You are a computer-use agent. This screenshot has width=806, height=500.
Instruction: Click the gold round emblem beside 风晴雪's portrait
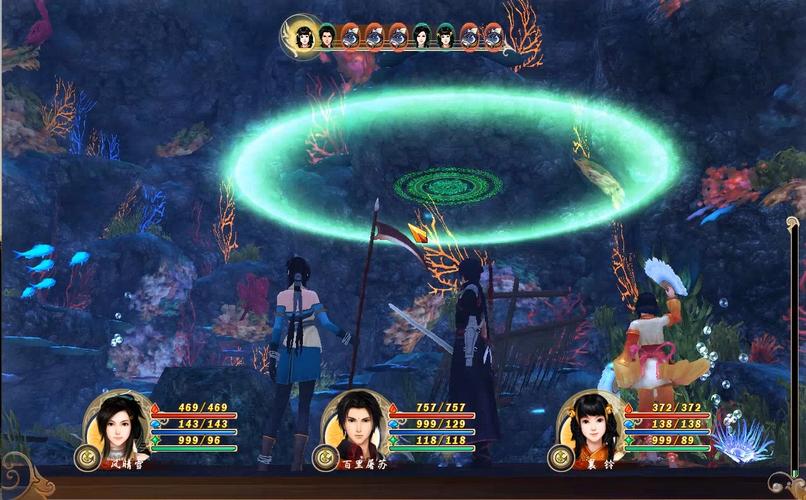[87, 457]
